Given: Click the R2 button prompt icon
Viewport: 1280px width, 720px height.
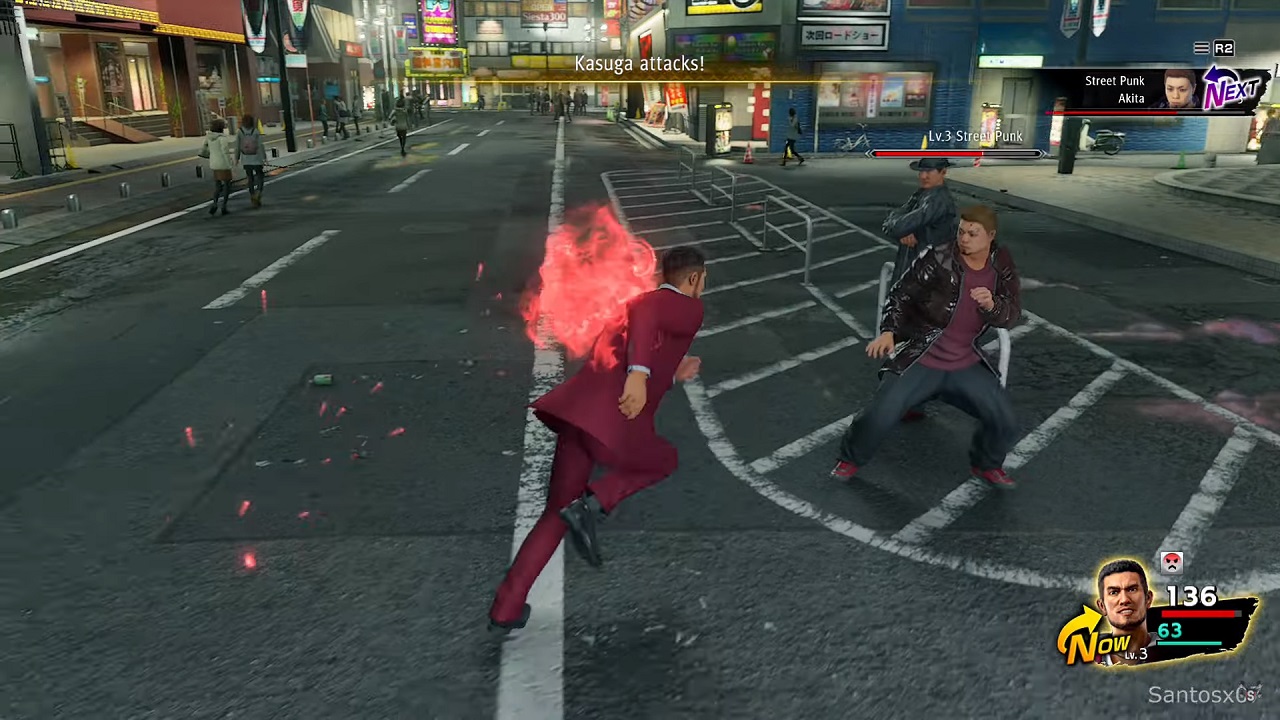Looking at the screenshot, I should (x=1222, y=47).
